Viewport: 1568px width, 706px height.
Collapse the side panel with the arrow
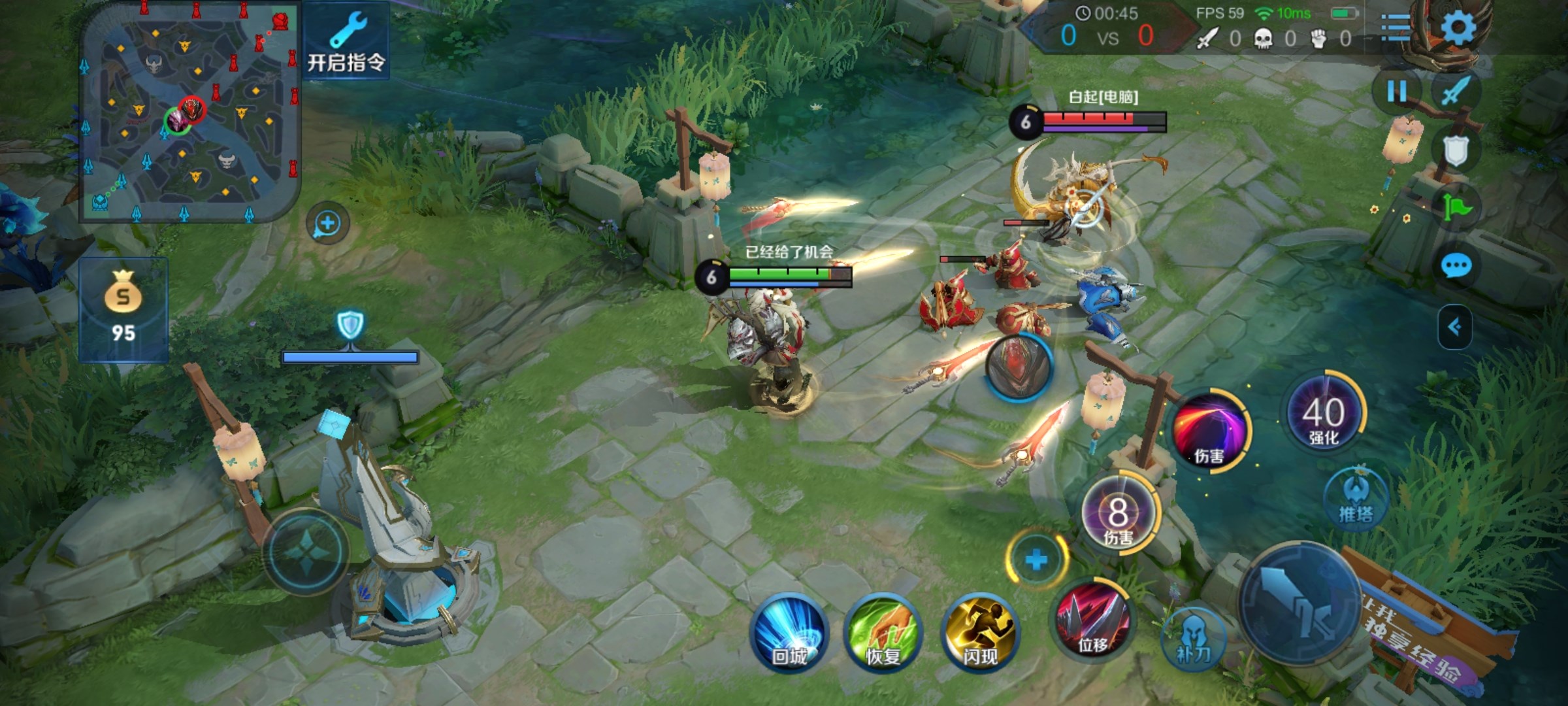point(1455,327)
